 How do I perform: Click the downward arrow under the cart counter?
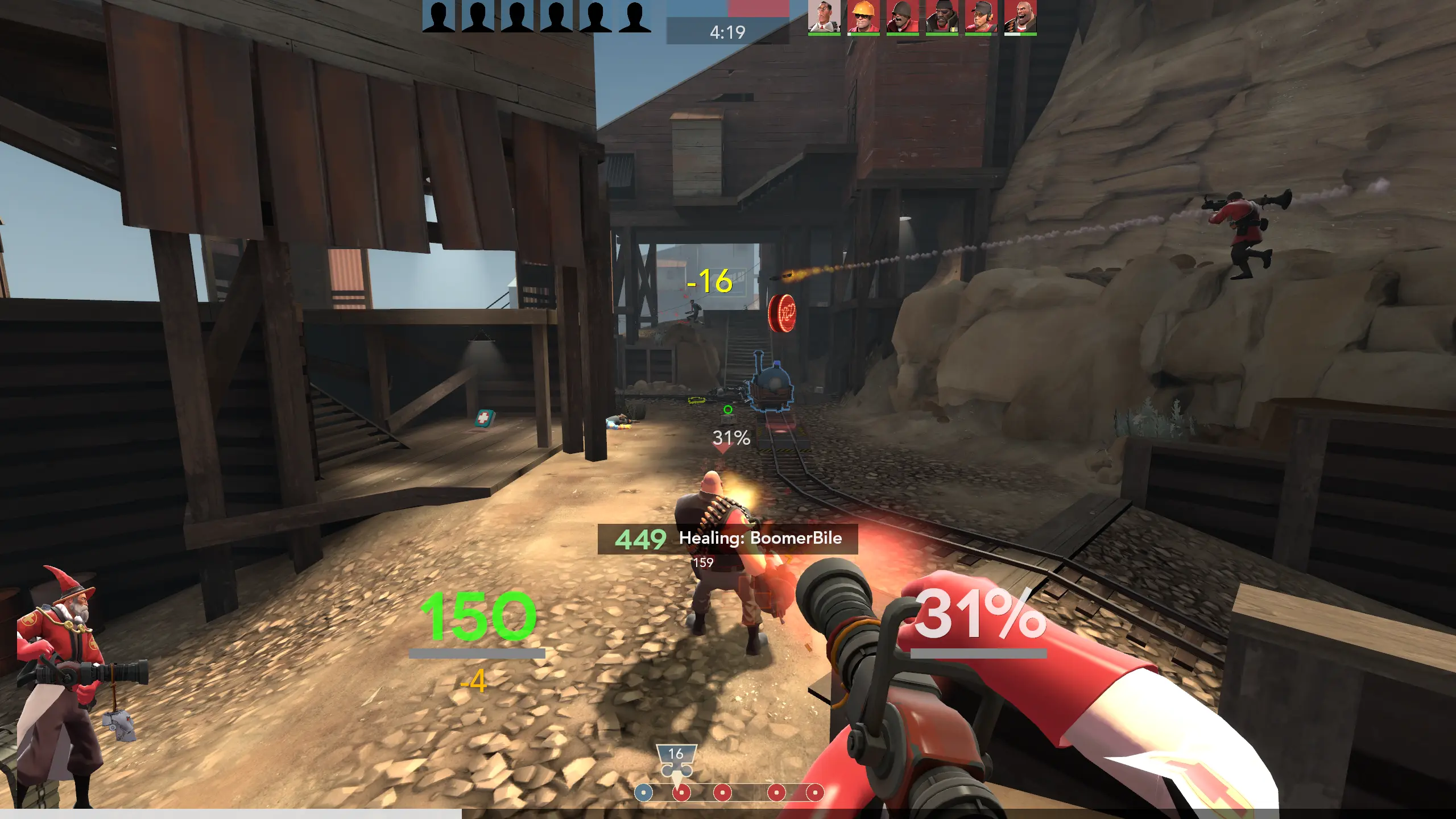point(677,778)
